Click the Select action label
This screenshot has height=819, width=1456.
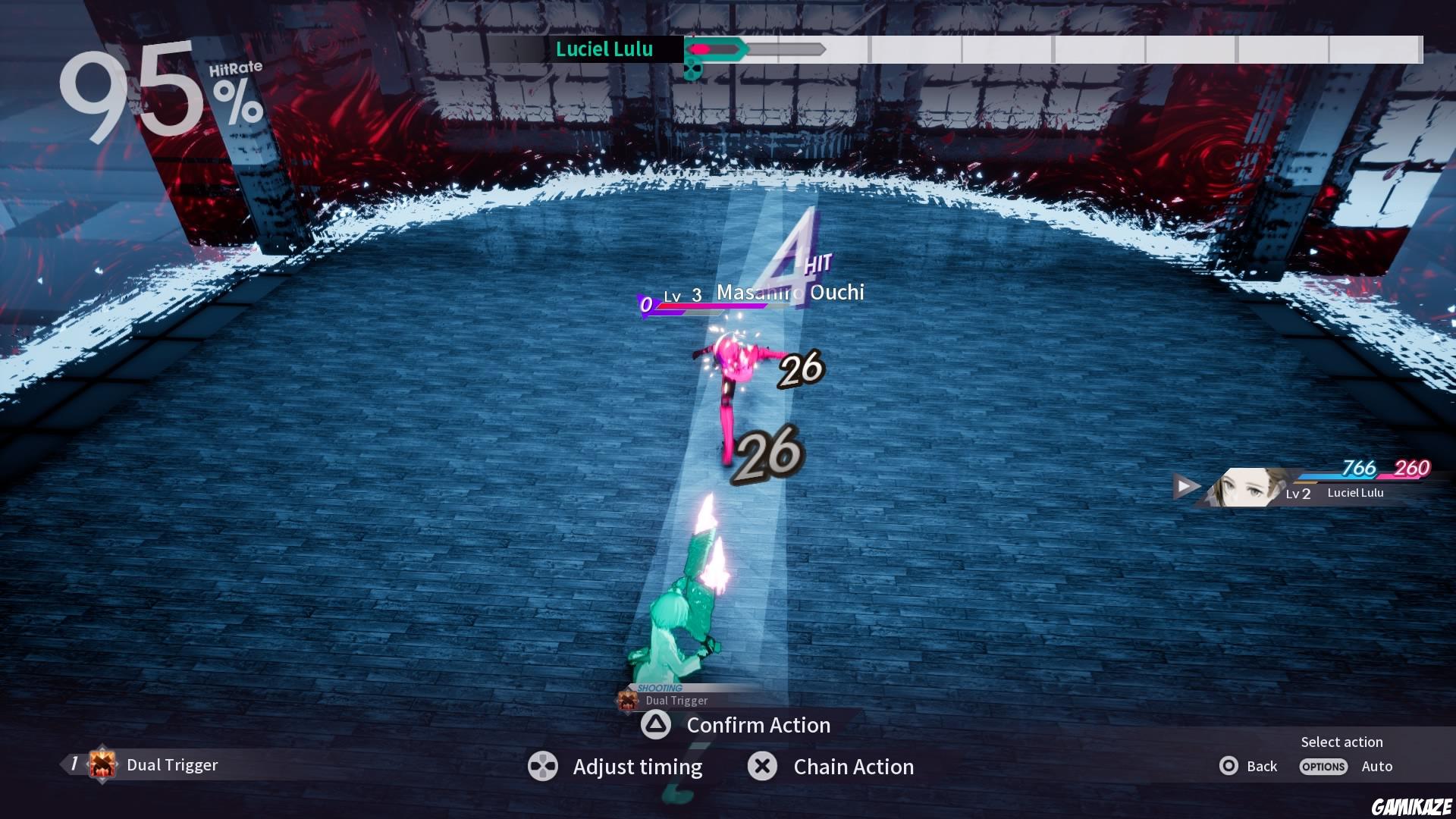coord(1341,742)
